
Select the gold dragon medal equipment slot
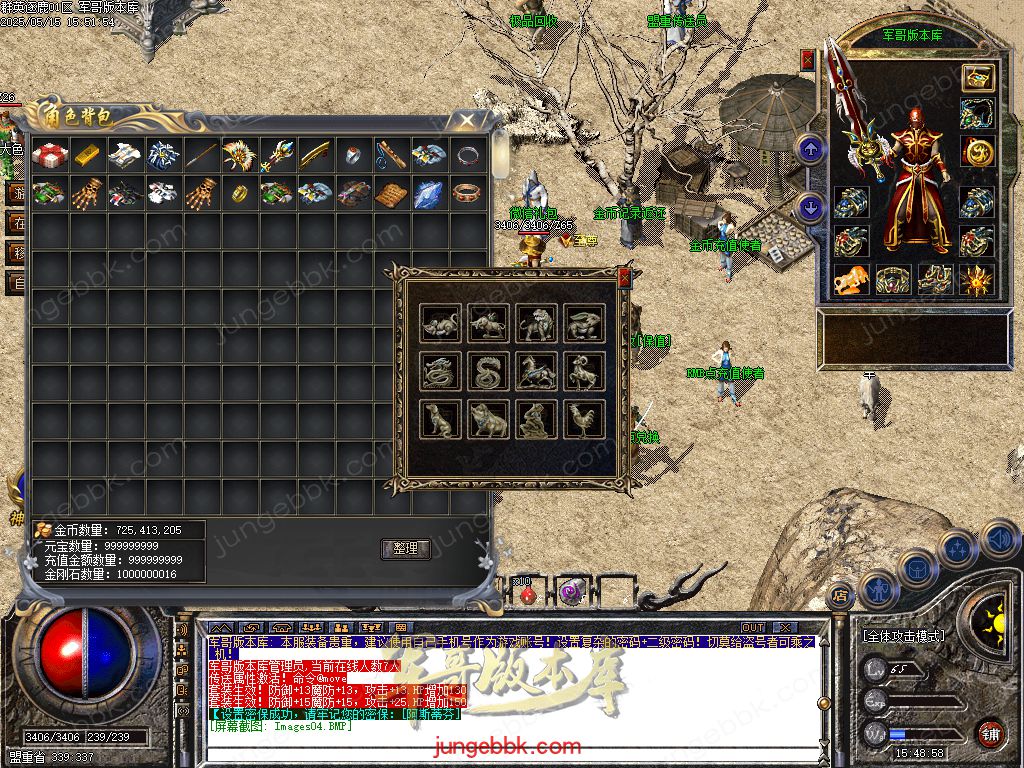[x=977, y=151]
